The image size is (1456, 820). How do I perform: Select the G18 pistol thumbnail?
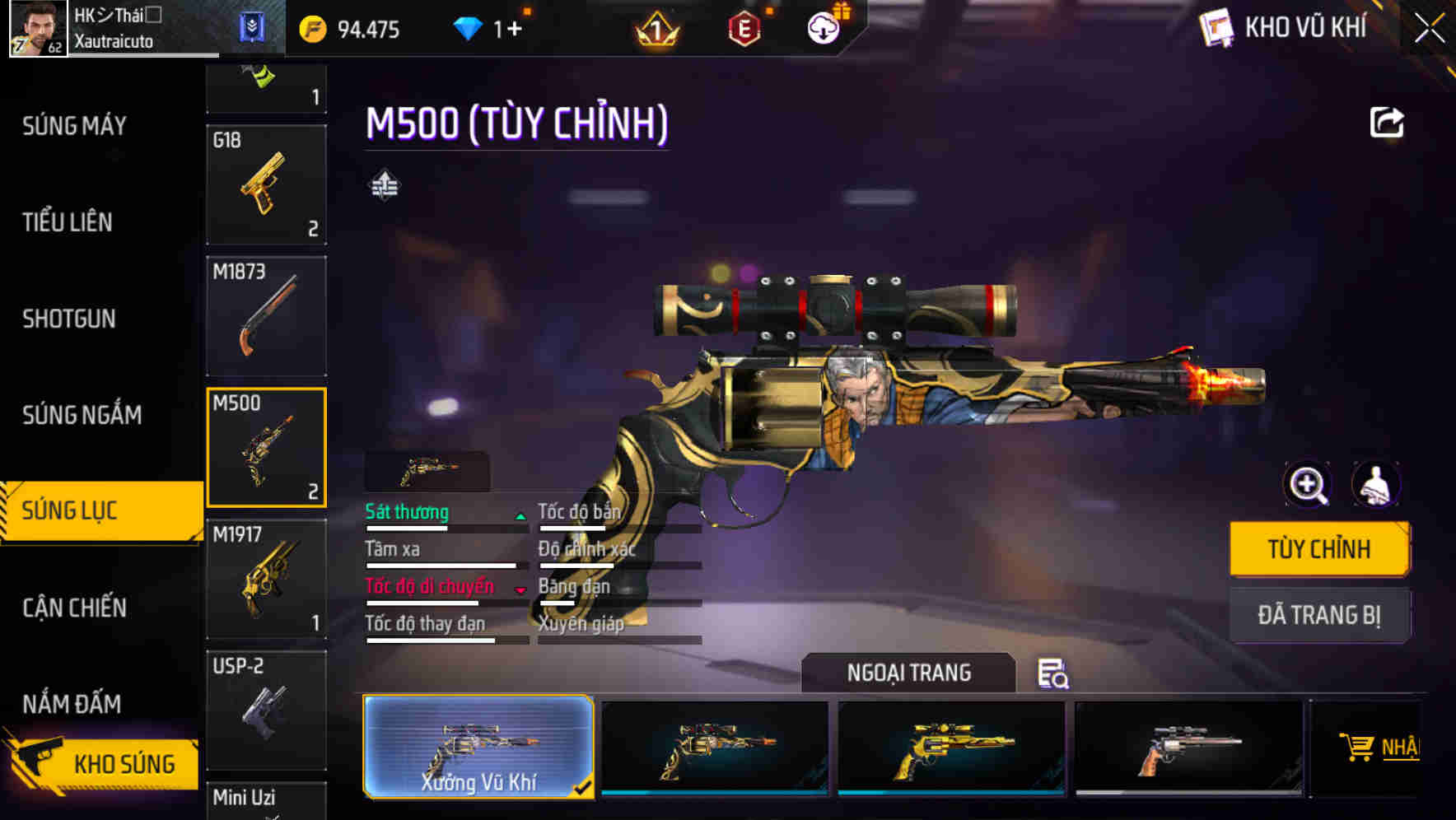266,184
